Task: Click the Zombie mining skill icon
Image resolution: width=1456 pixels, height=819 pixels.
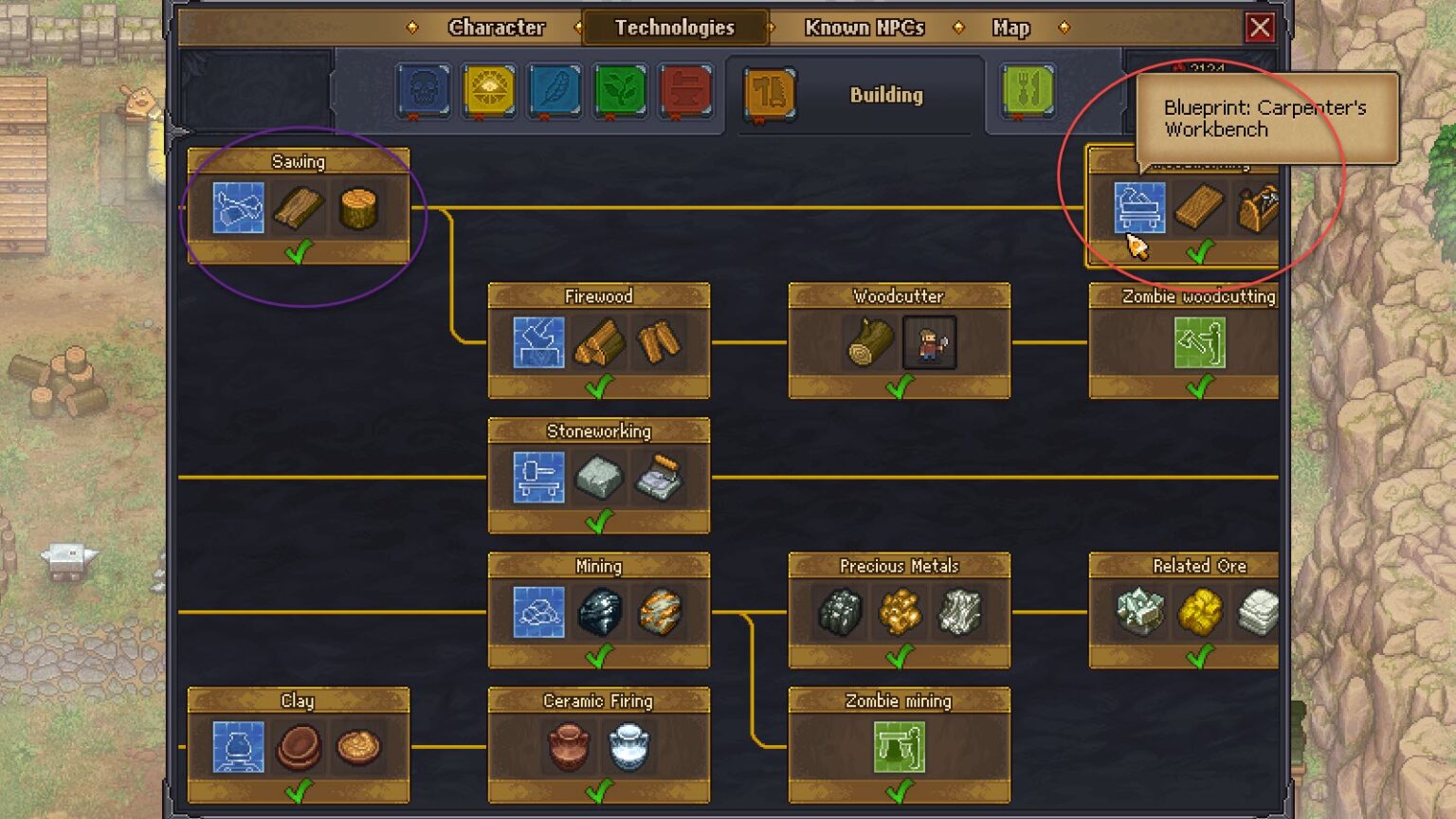Action: coord(899,748)
